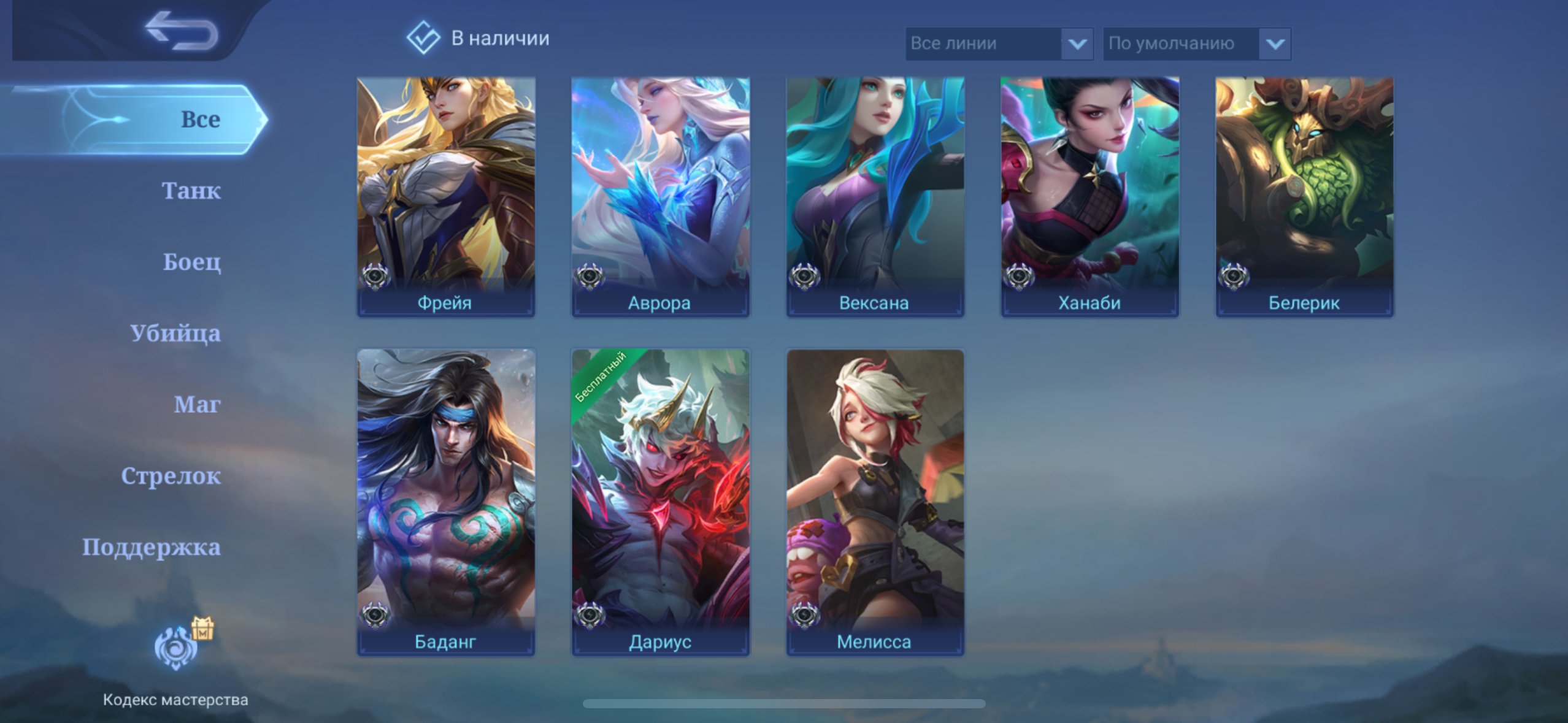Screen dimensions: 1568x723
Task: Select the Фрейя hero card
Action: pos(446,196)
